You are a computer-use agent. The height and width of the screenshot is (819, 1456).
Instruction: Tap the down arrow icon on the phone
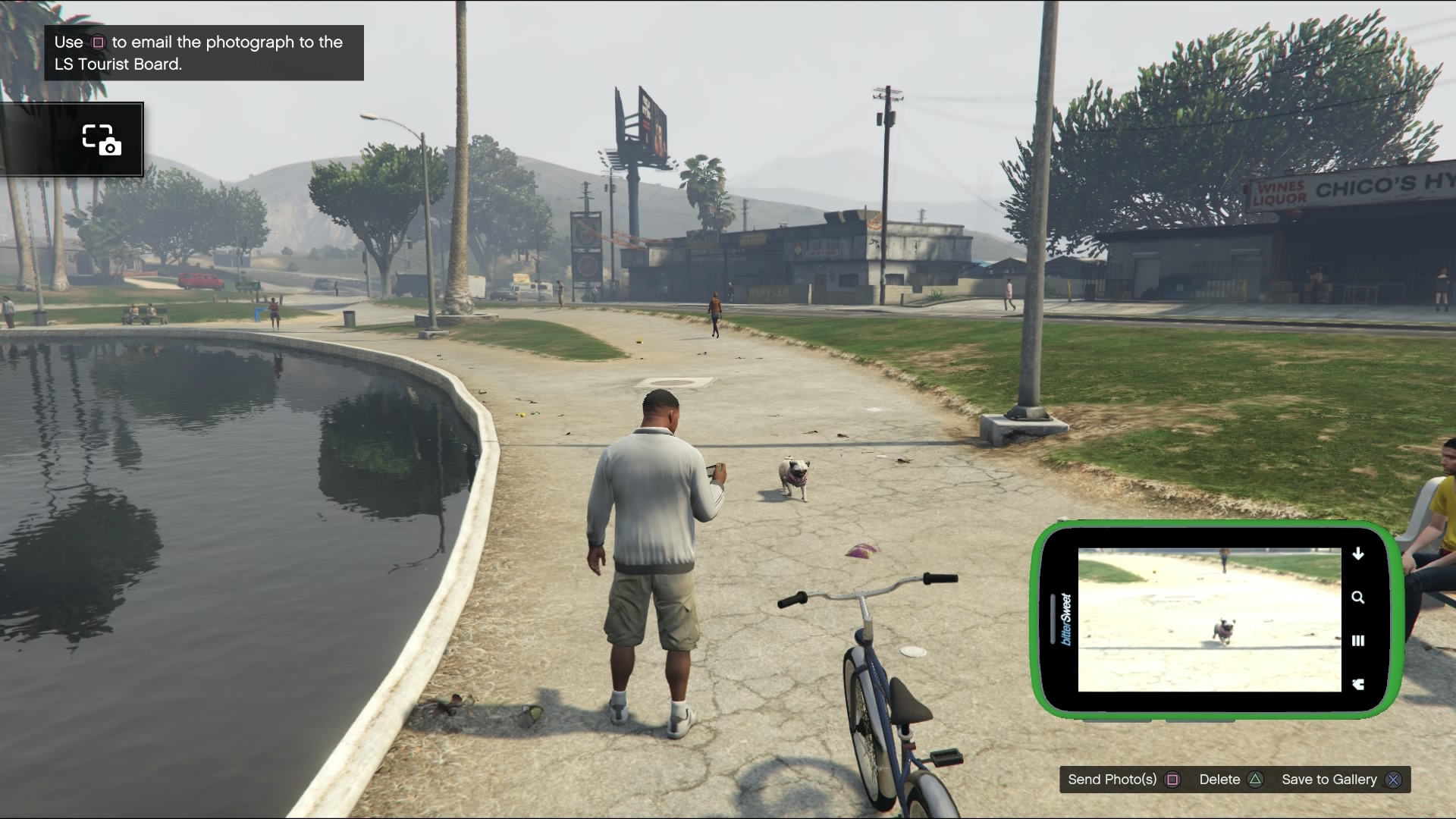(x=1358, y=554)
